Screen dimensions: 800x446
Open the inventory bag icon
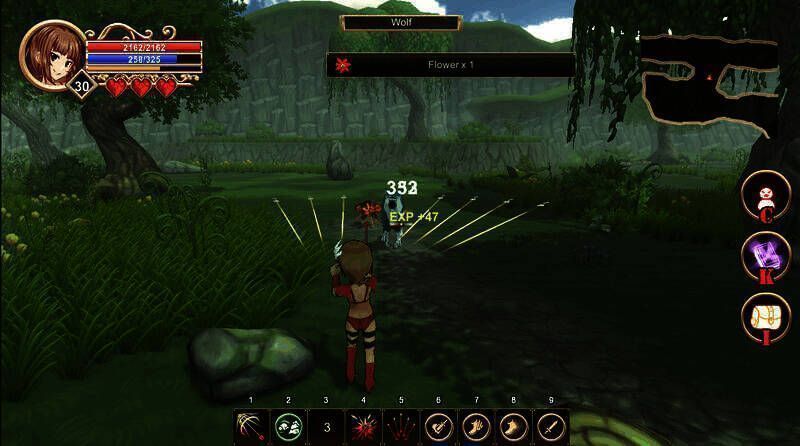coord(765,317)
